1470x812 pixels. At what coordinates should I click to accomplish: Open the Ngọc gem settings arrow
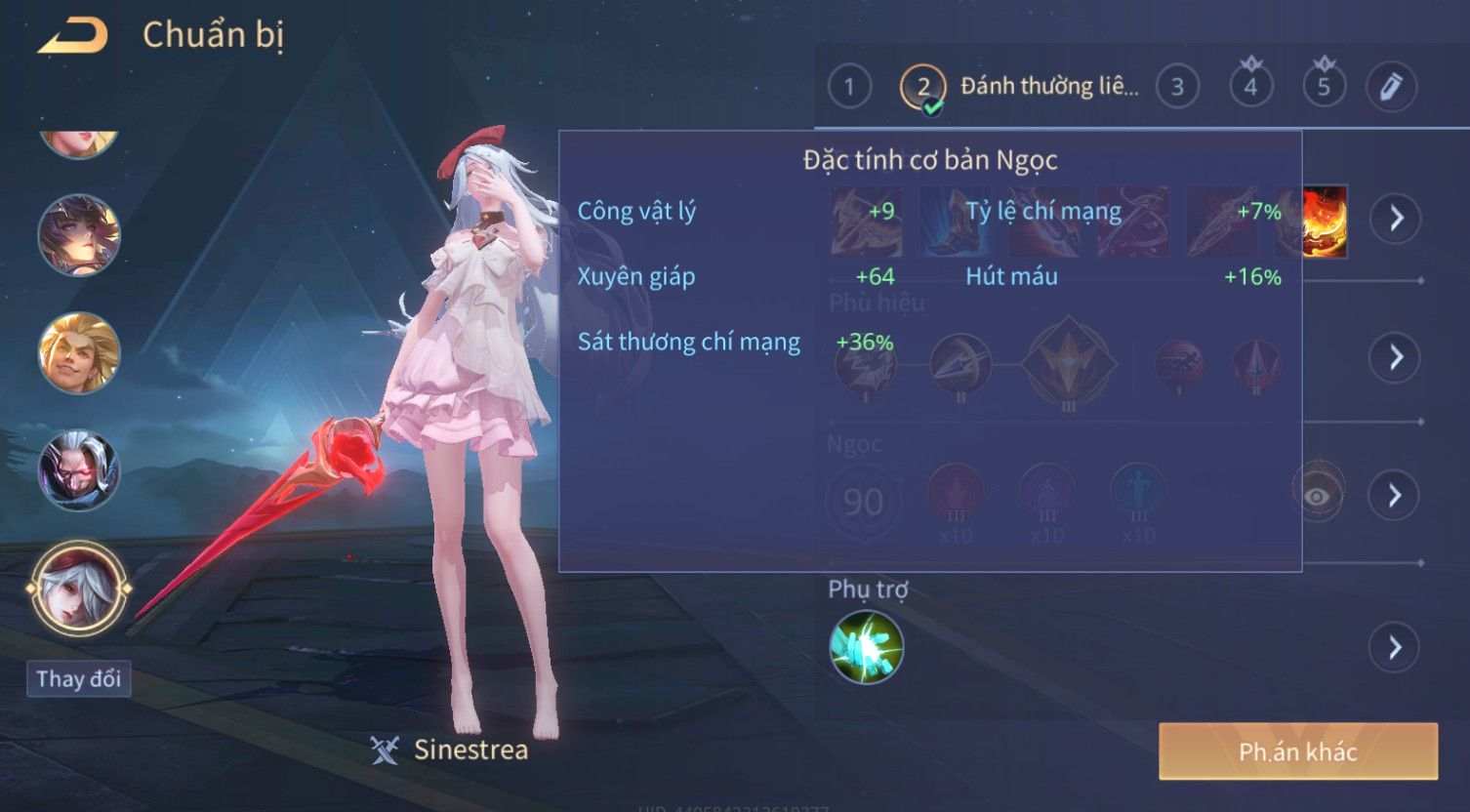pyautogui.click(x=1395, y=496)
